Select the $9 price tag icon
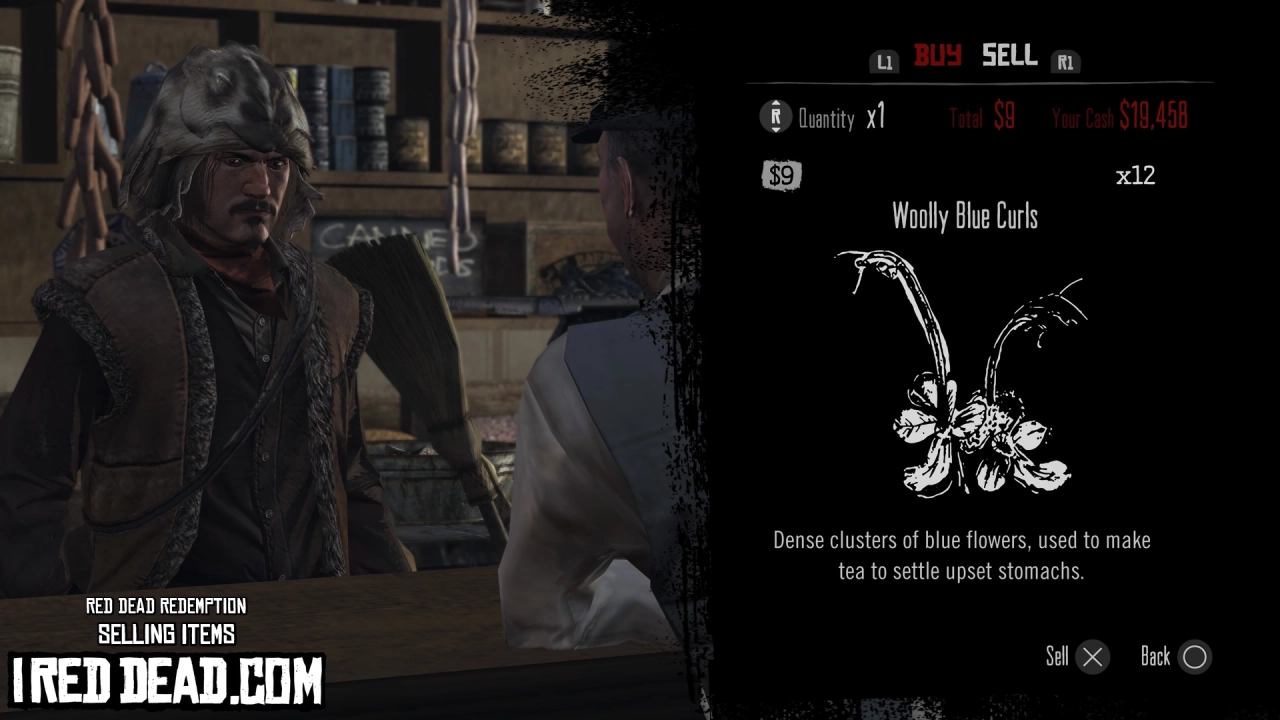Screen dimensions: 1280x720 (781, 175)
